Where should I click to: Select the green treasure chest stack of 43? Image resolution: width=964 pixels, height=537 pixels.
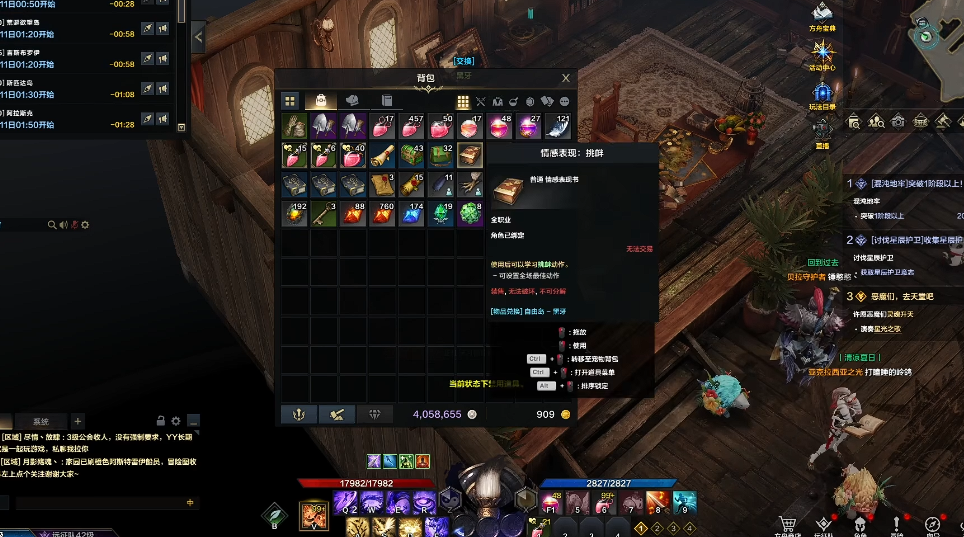point(412,156)
